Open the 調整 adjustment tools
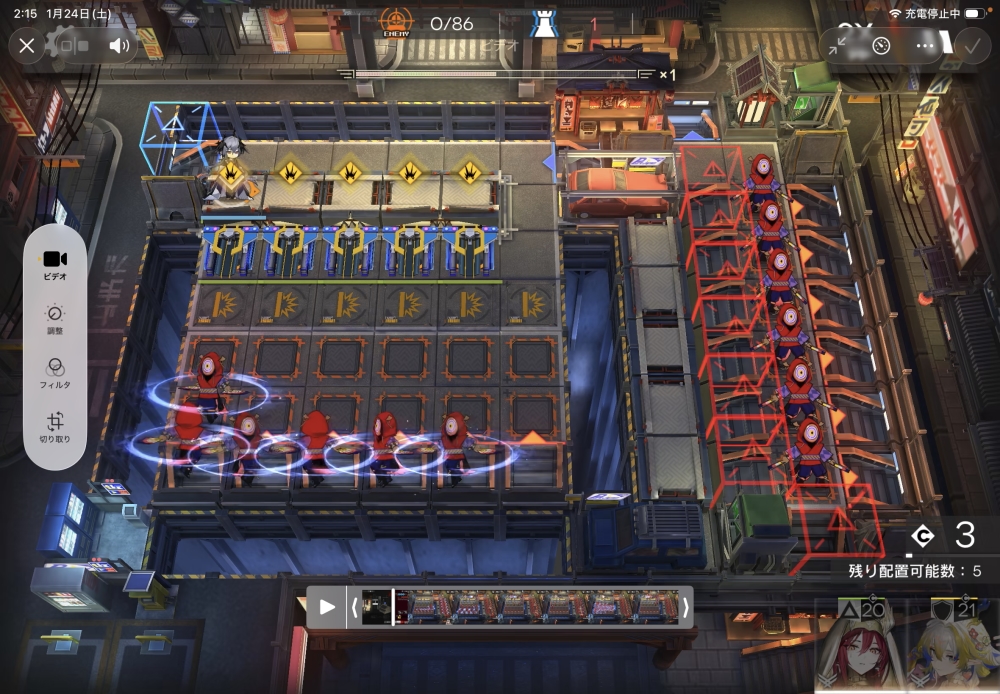The height and width of the screenshot is (694, 1000). (55, 320)
